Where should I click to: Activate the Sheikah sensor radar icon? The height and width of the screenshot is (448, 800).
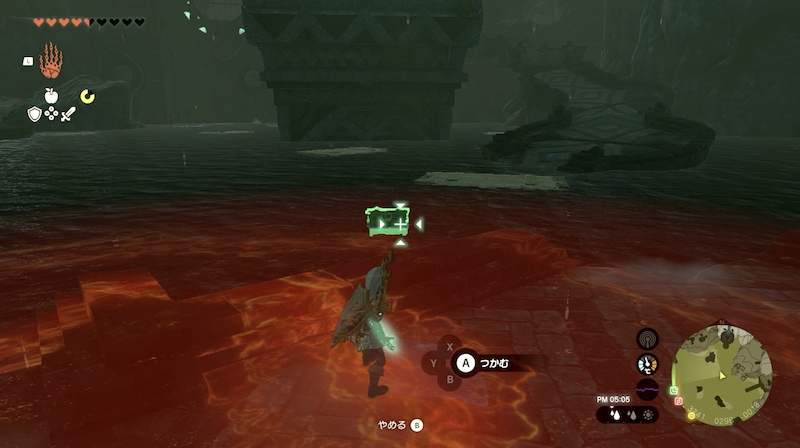648,339
